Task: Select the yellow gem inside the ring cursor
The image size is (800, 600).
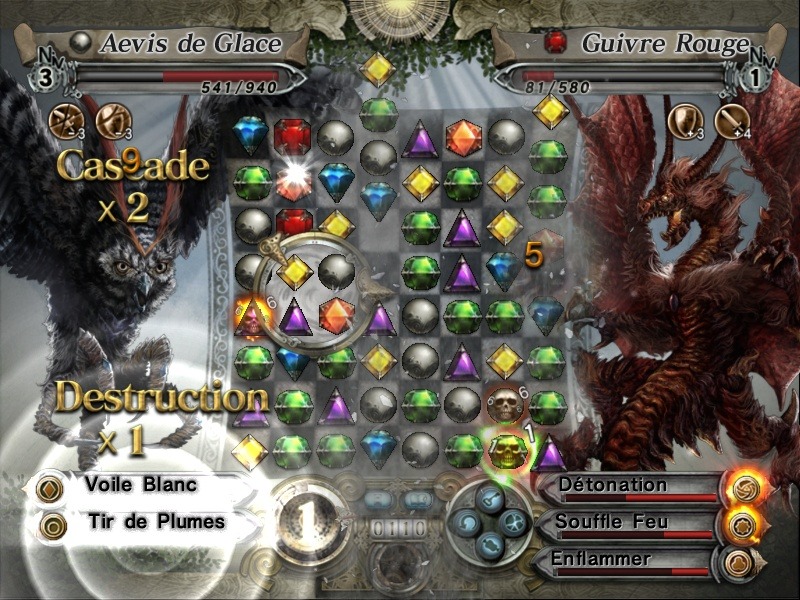Action: pos(295,270)
